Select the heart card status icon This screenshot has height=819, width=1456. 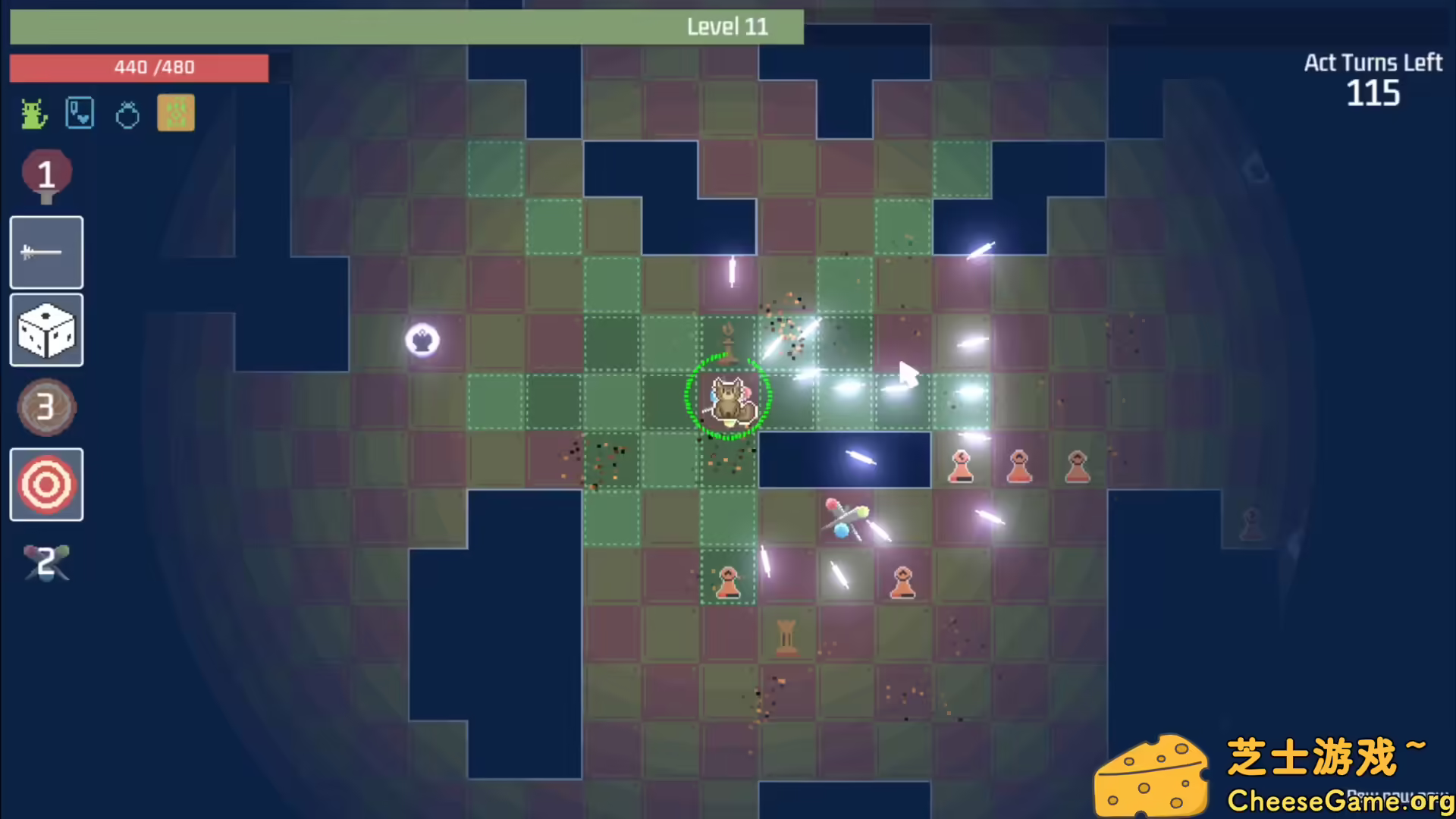[80, 112]
